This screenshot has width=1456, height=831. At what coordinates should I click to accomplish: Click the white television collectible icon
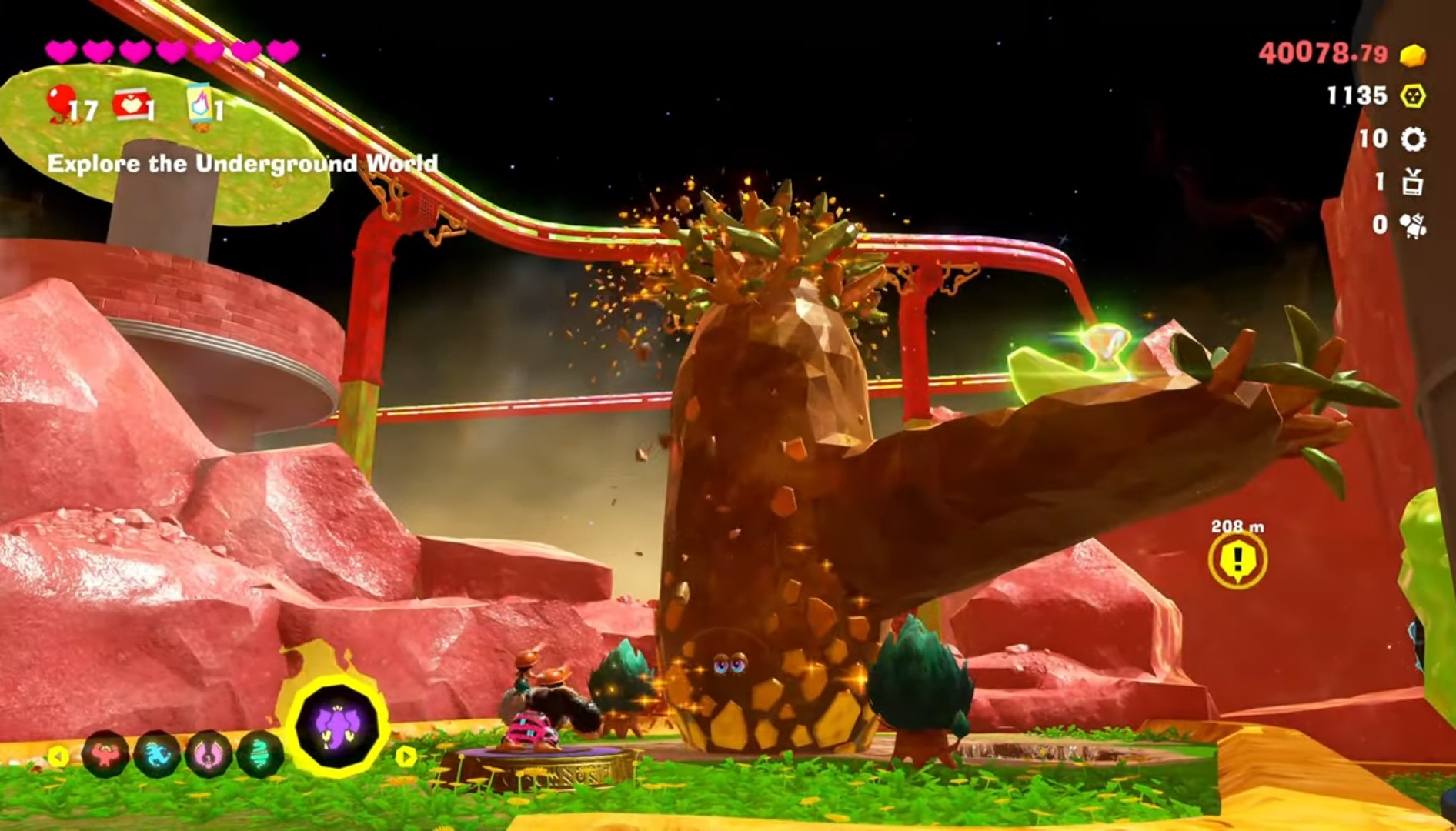pyautogui.click(x=1413, y=182)
